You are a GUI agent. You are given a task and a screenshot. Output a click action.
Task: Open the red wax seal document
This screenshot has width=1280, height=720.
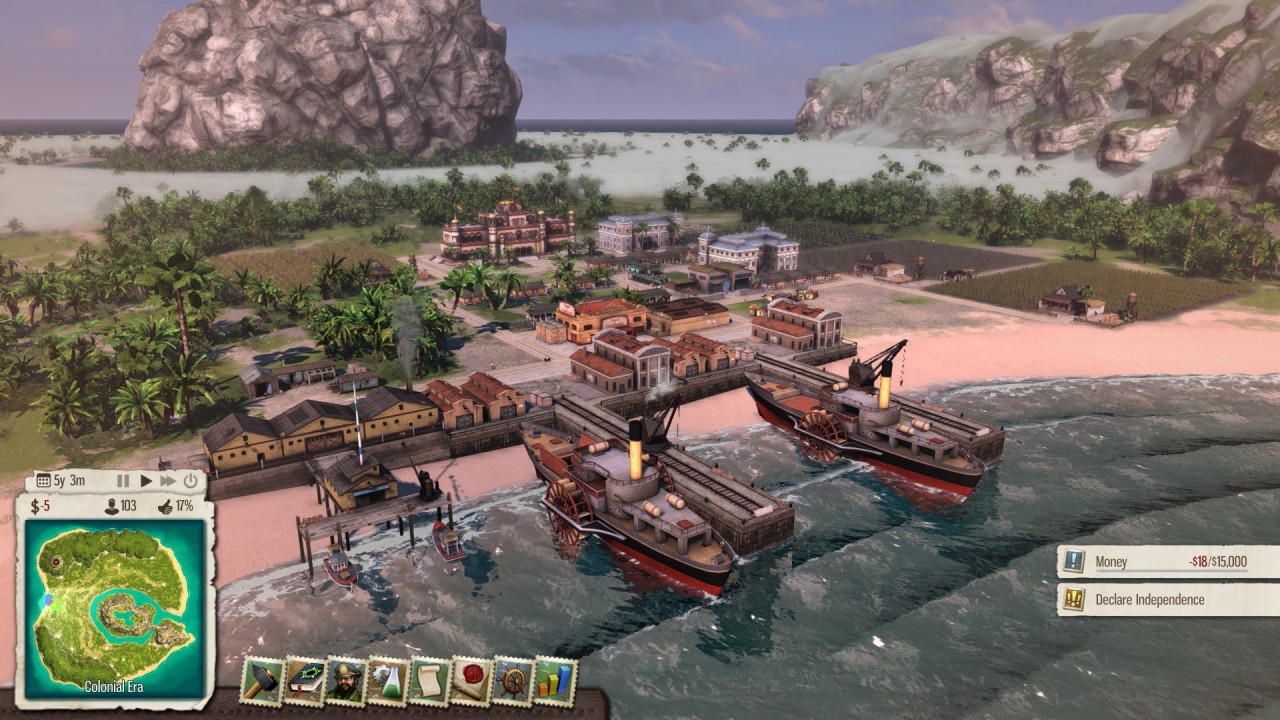[471, 680]
